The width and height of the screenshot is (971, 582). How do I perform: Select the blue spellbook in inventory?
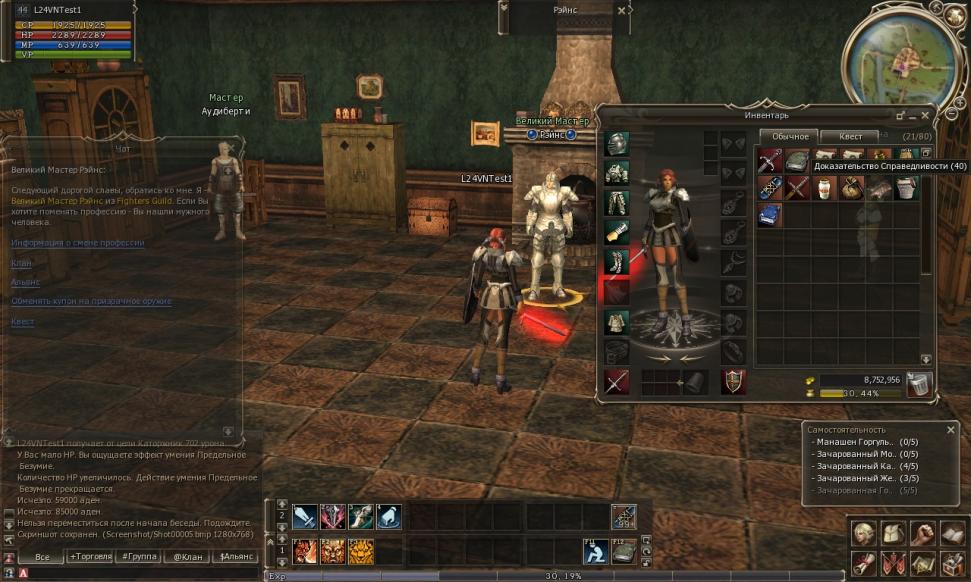tap(769, 214)
